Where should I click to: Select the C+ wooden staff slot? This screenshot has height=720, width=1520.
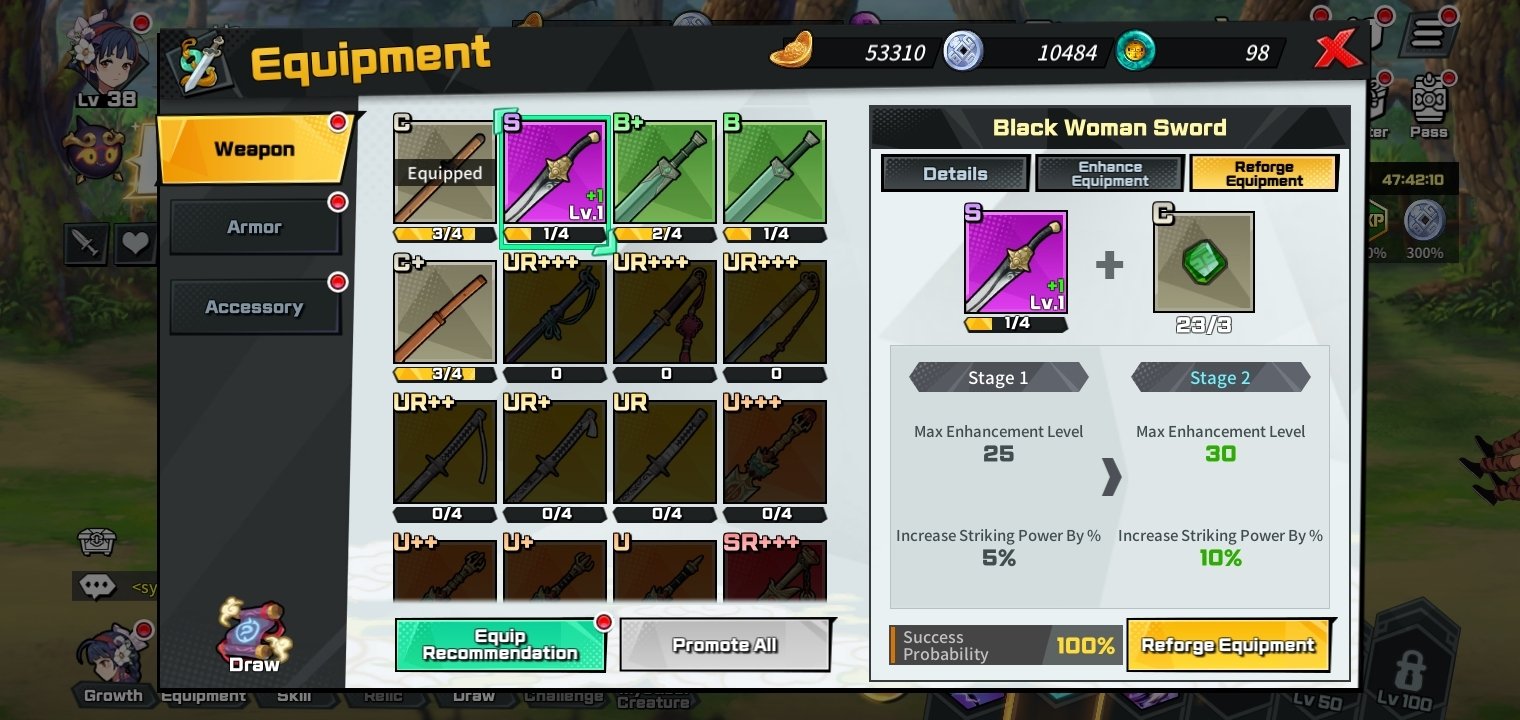pos(444,314)
